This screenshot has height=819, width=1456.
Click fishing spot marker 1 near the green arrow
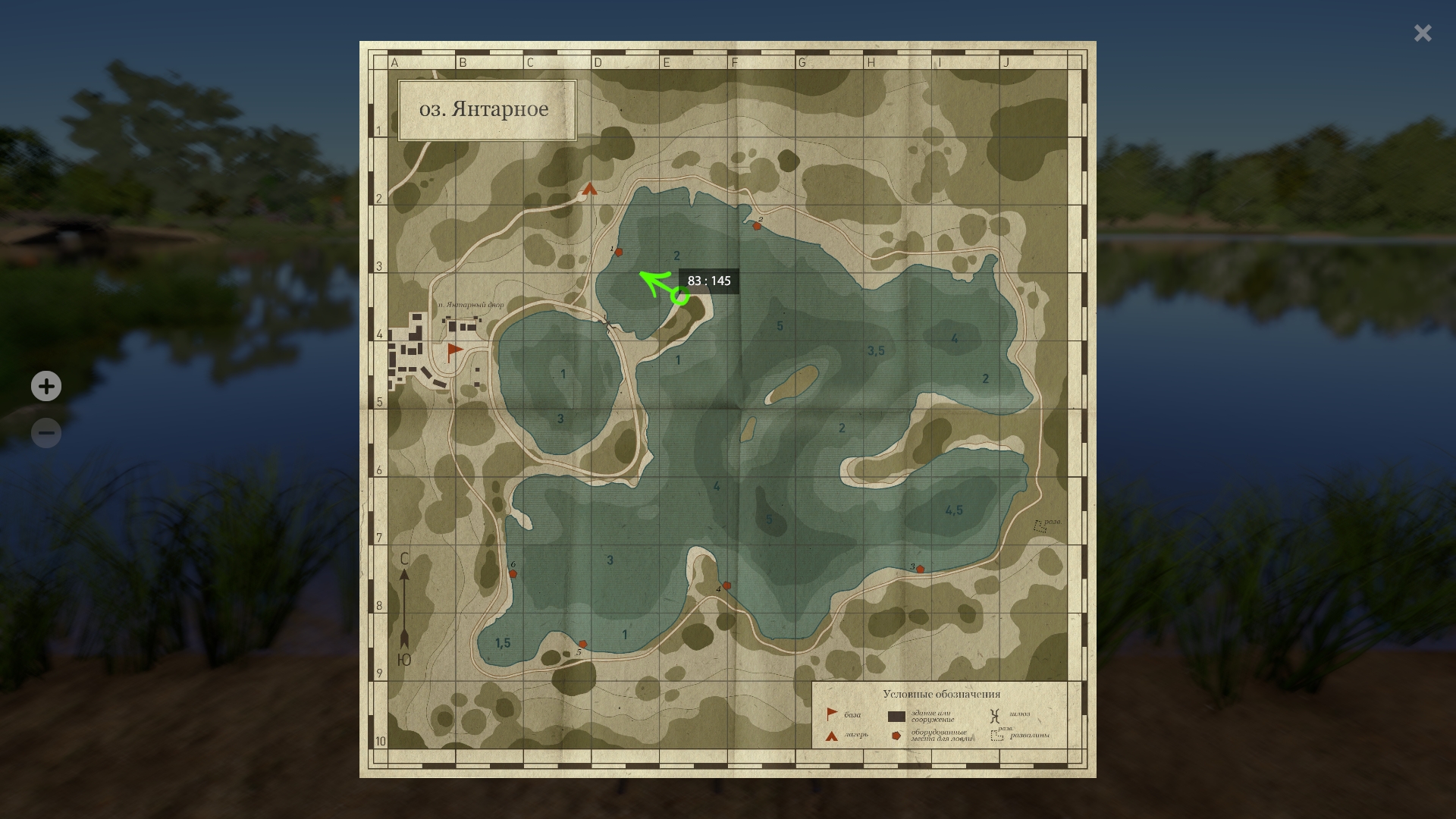pos(619,254)
